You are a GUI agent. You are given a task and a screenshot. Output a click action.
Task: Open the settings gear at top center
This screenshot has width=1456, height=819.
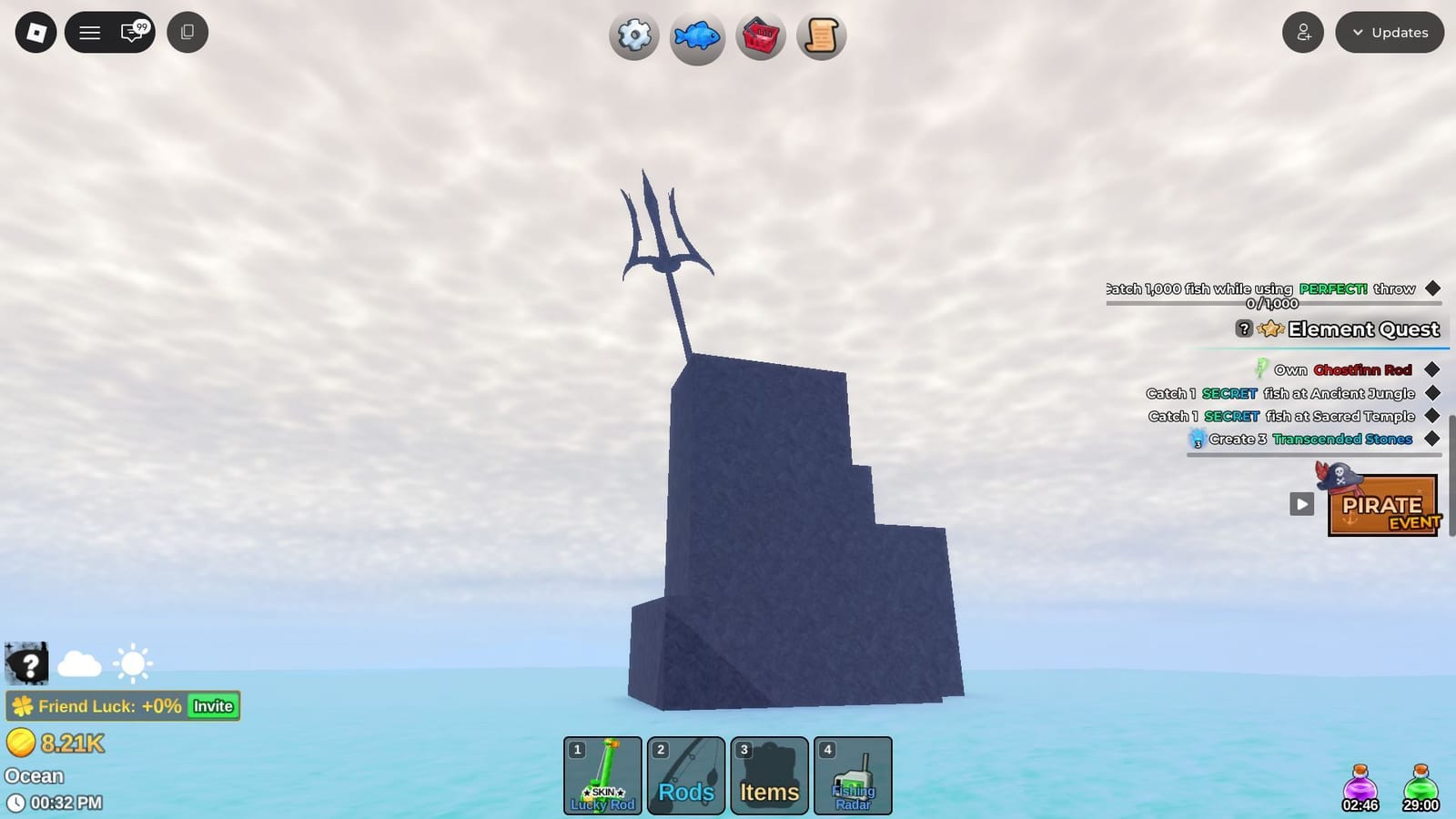pos(634,36)
